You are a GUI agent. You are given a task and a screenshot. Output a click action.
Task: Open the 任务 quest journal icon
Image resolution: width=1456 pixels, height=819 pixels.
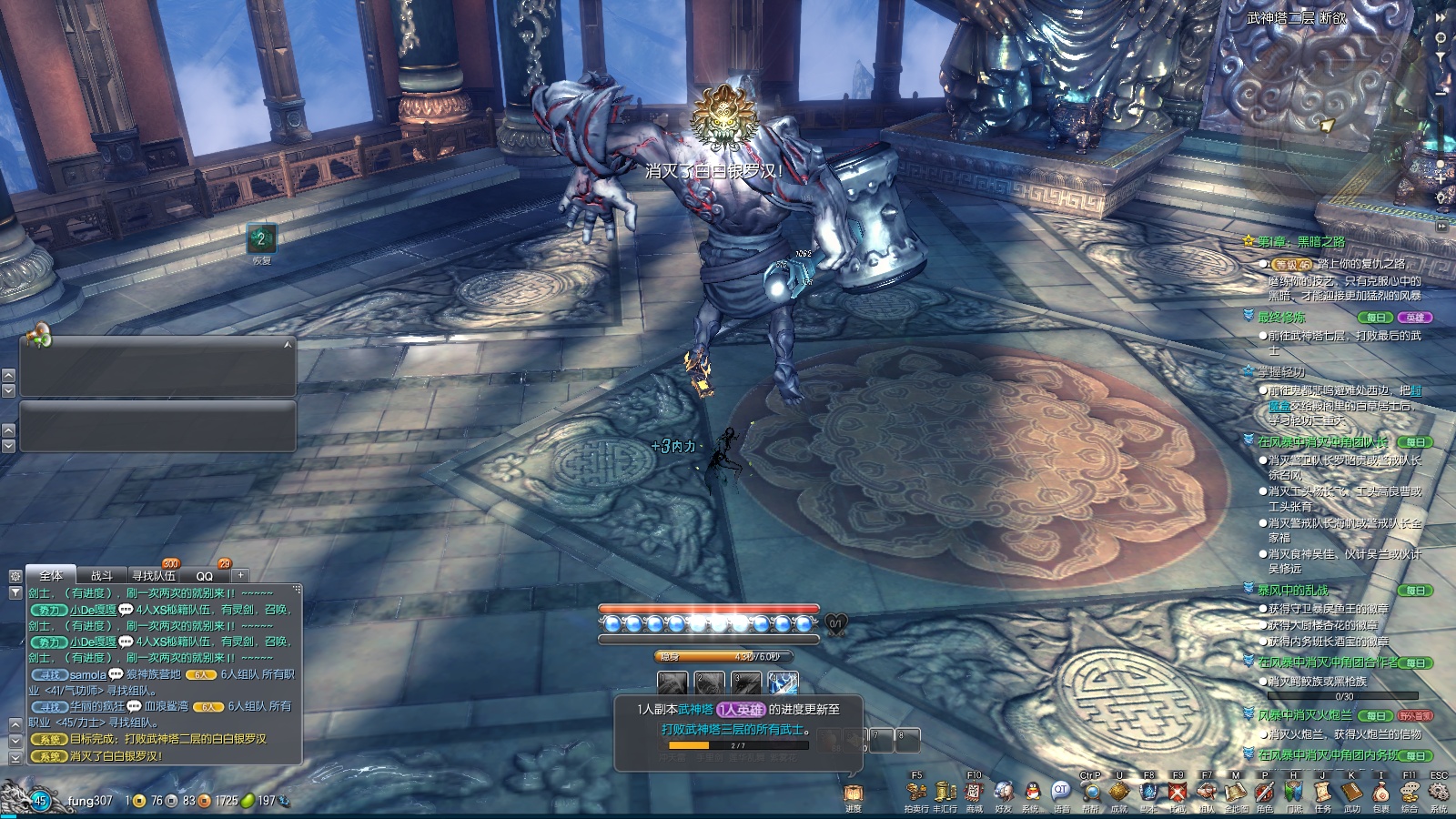click(1322, 793)
